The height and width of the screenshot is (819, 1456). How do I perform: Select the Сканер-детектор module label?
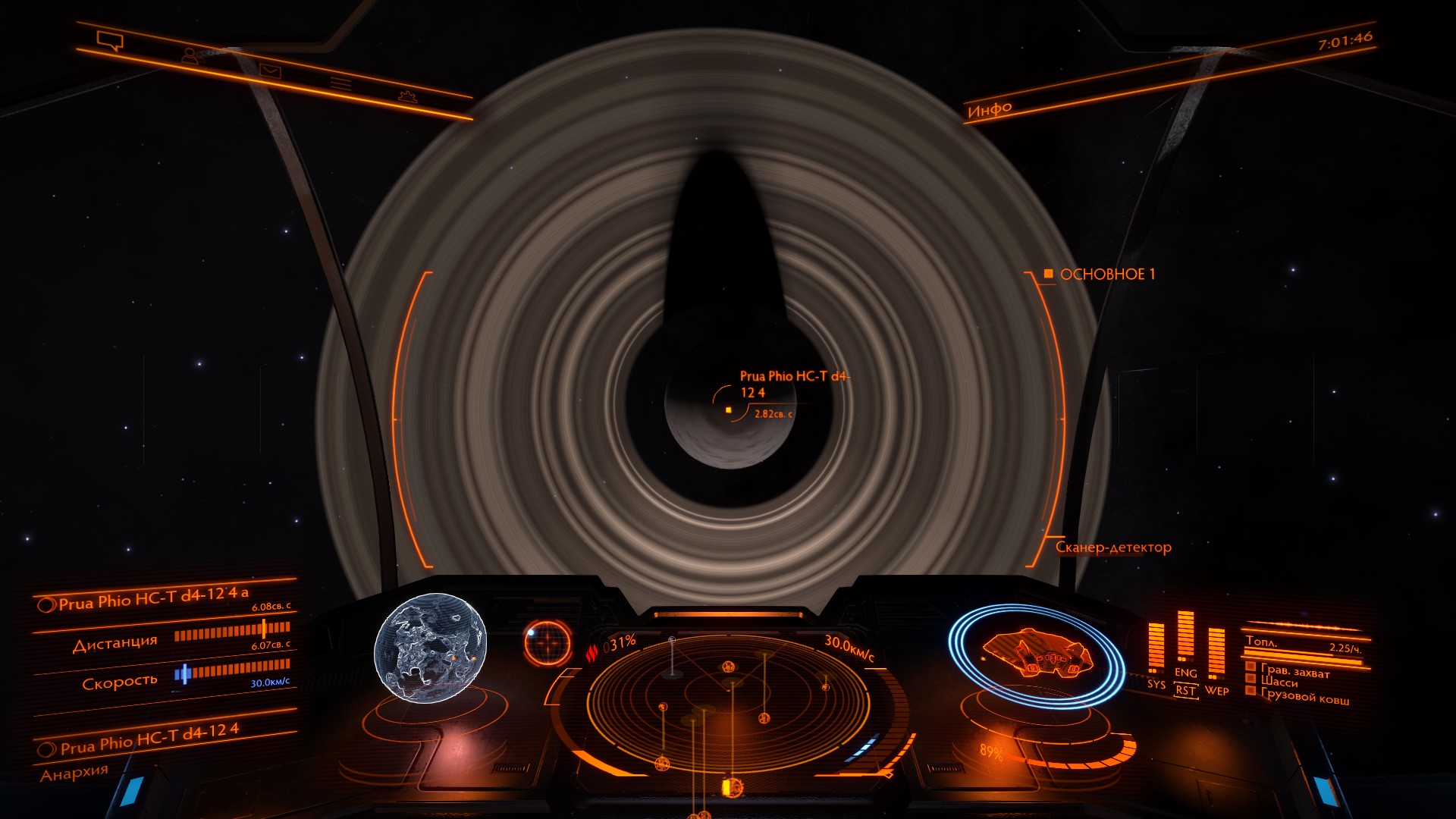1113,547
